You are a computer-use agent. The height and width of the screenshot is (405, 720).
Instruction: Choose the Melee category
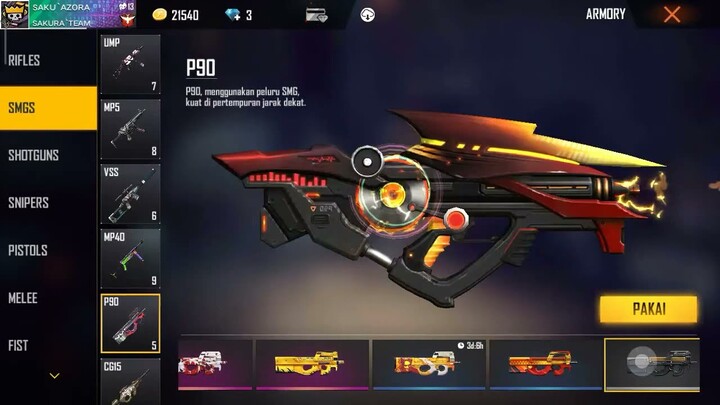coord(24,298)
